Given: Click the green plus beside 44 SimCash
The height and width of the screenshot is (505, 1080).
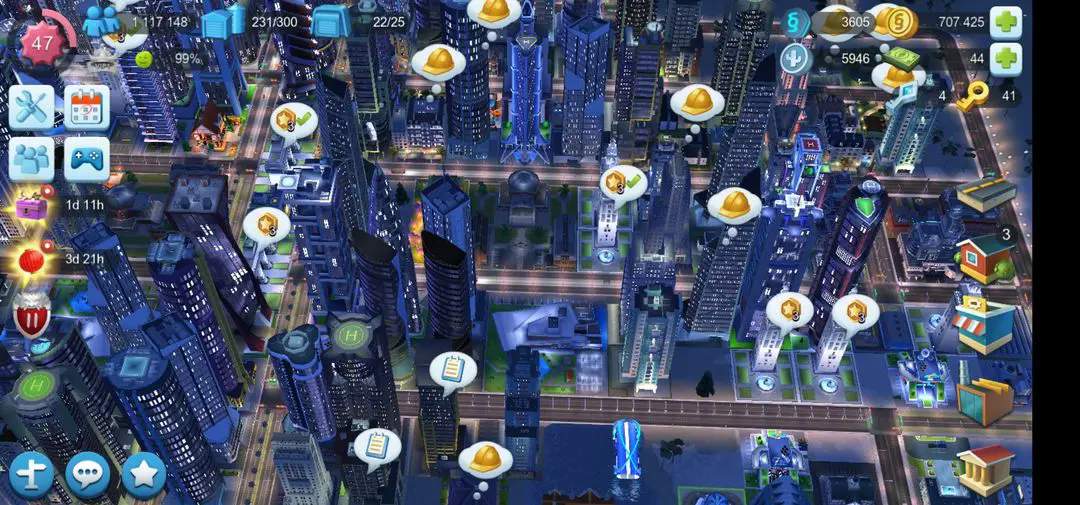Looking at the screenshot, I should coord(1005,59).
